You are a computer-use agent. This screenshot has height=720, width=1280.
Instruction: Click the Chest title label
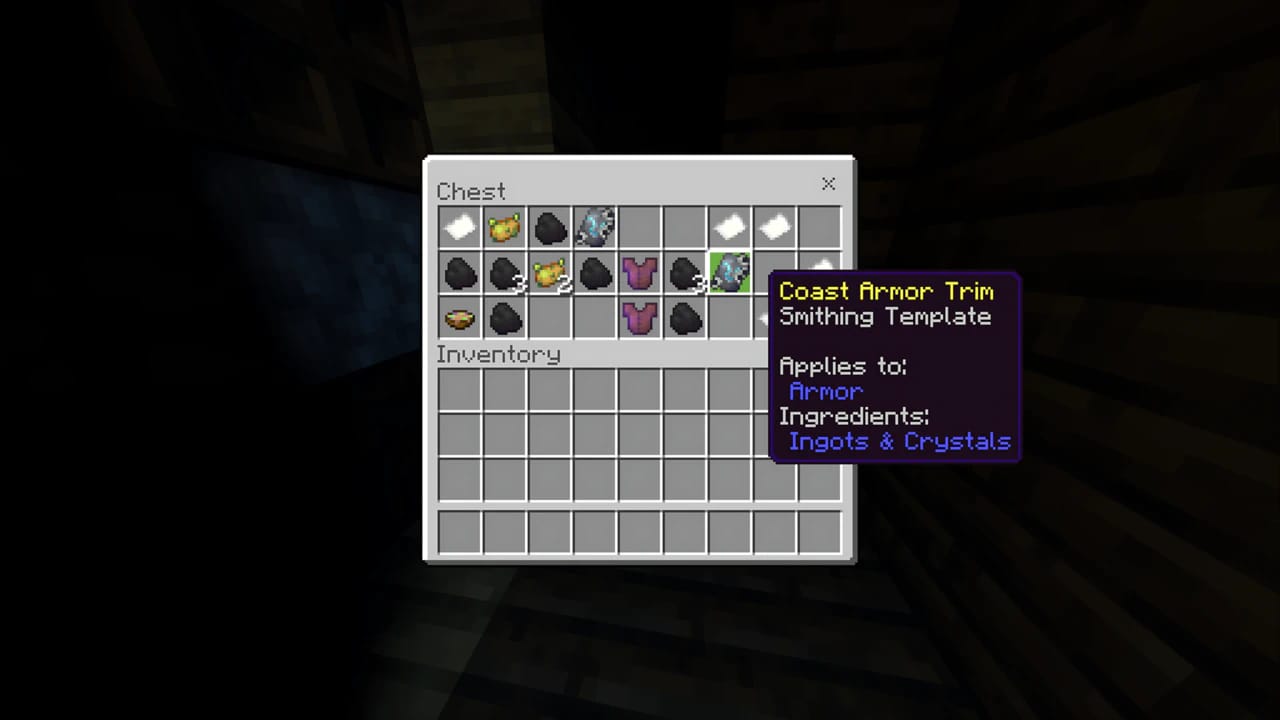tap(471, 191)
